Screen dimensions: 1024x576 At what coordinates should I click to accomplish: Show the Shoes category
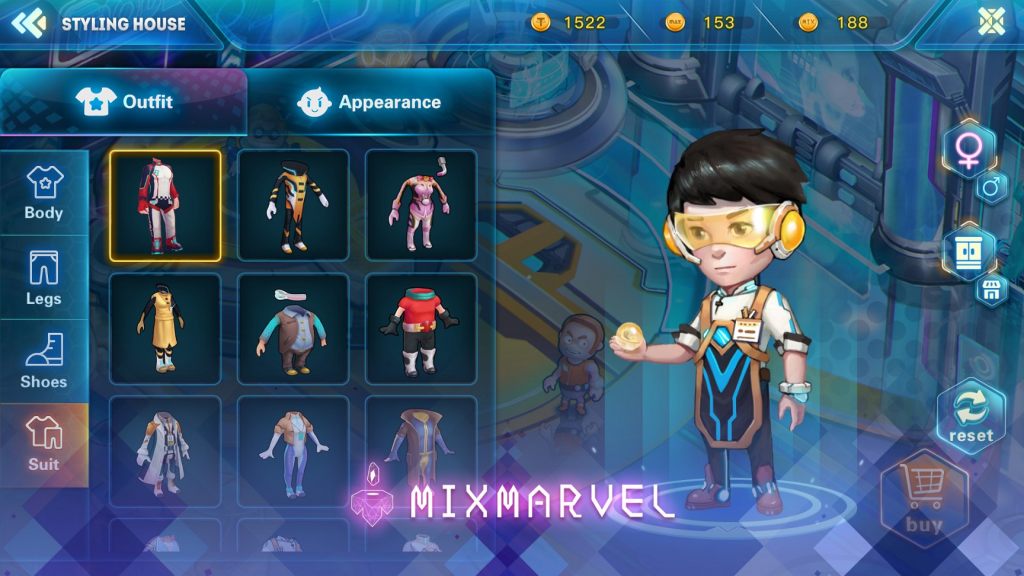44,361
